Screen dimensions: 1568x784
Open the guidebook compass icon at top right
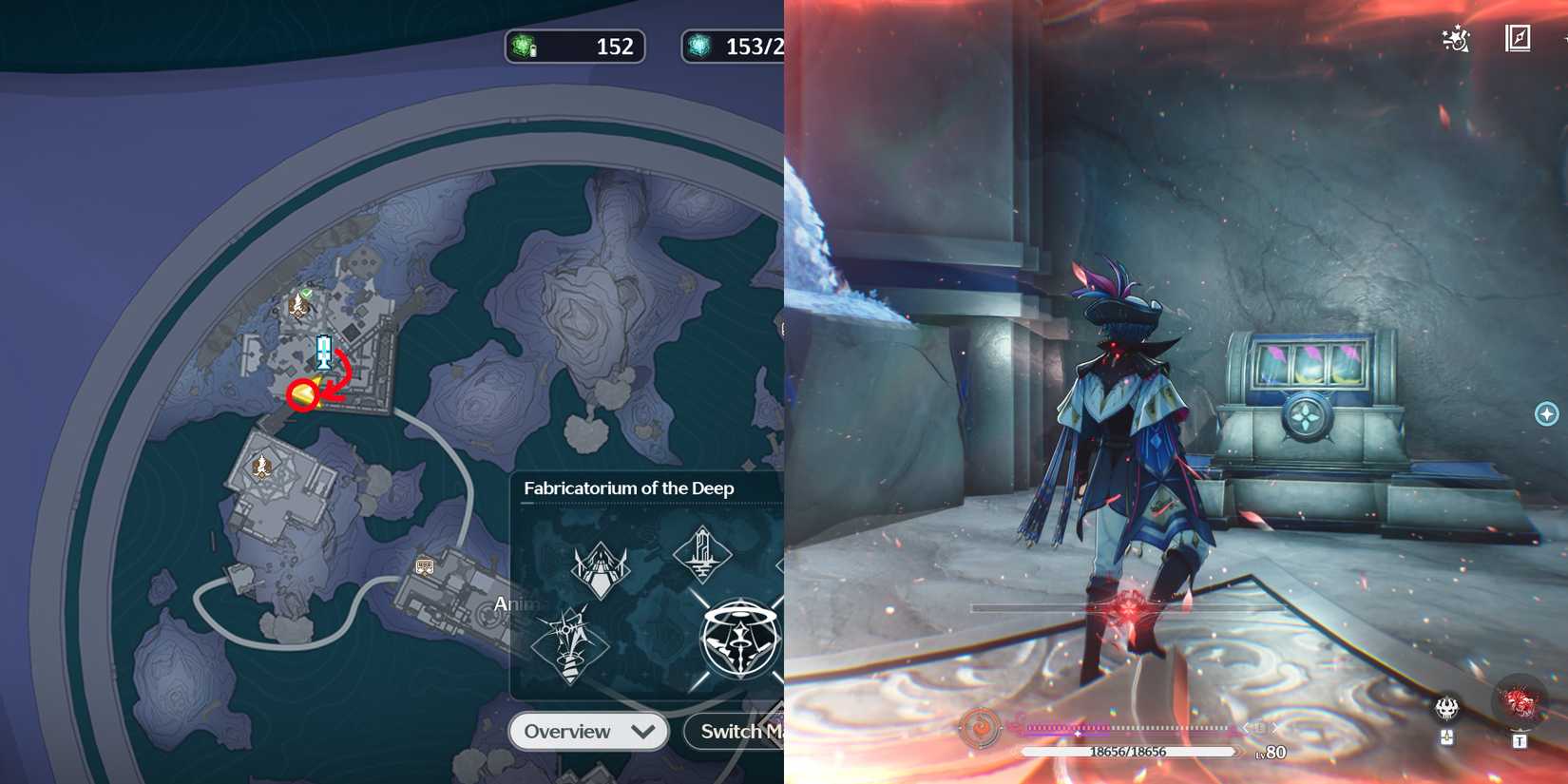1518,36
